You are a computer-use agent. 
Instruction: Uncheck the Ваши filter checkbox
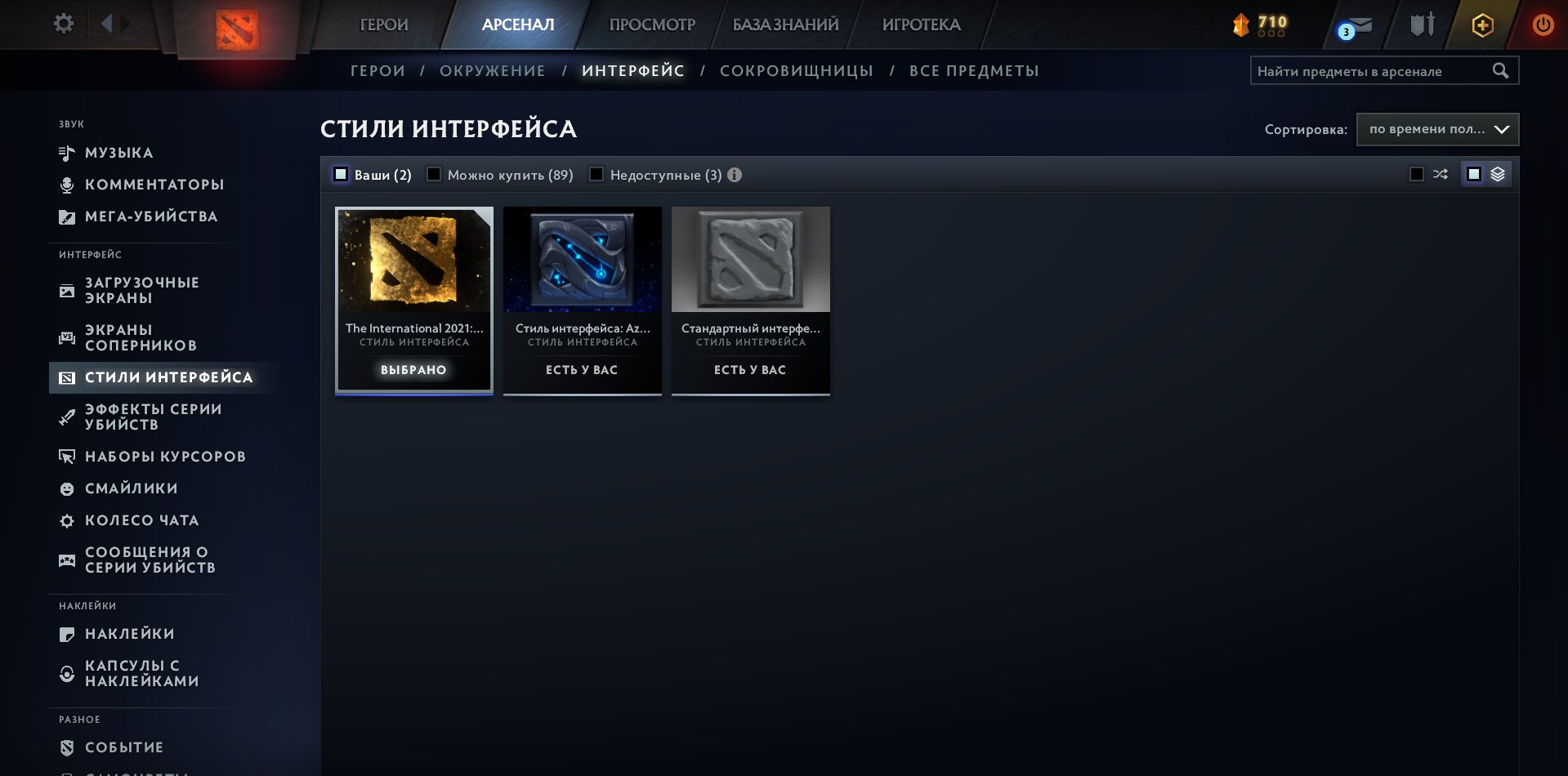tap(340, 174)
